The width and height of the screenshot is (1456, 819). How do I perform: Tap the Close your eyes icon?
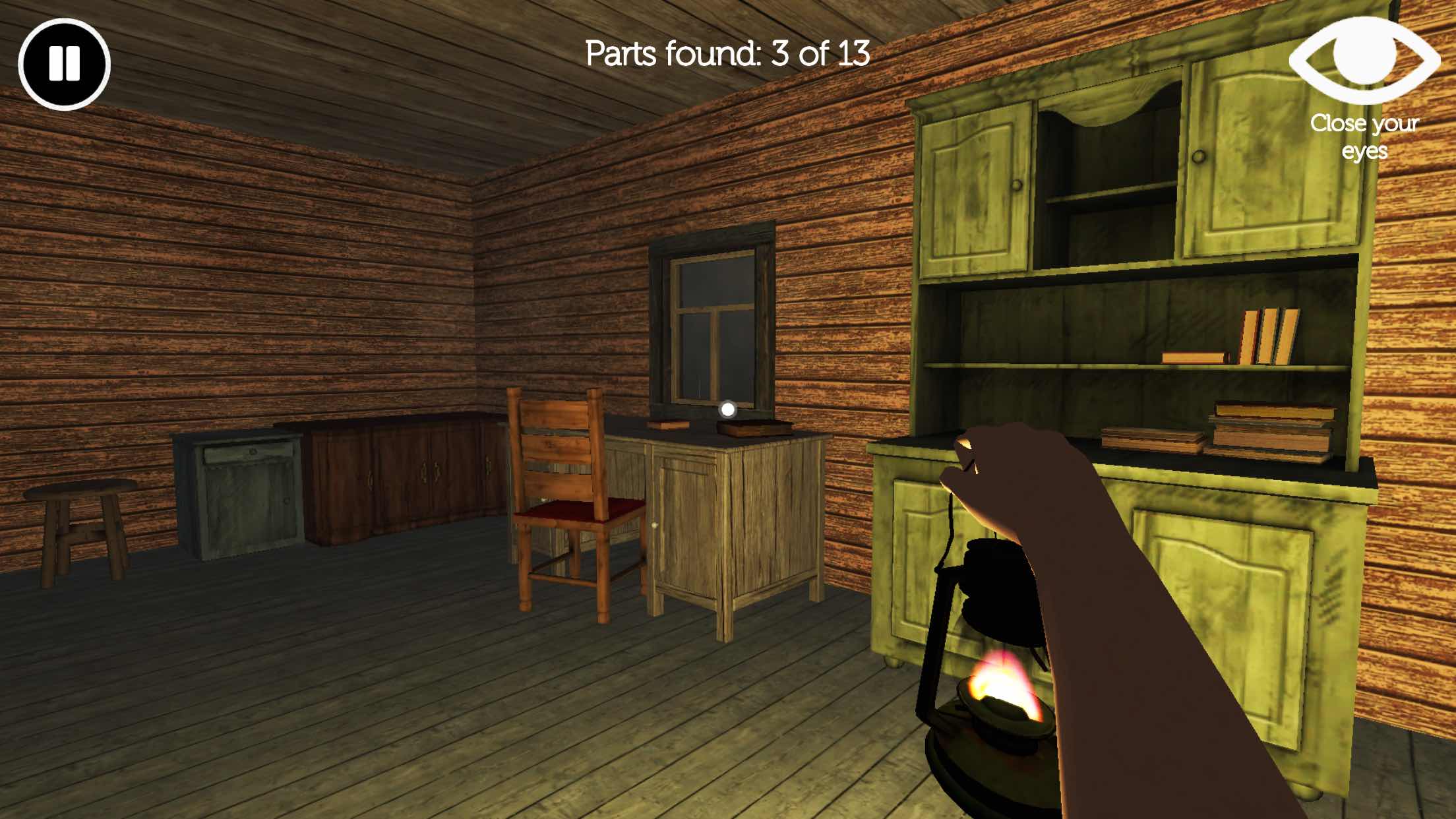(1364, 59)
